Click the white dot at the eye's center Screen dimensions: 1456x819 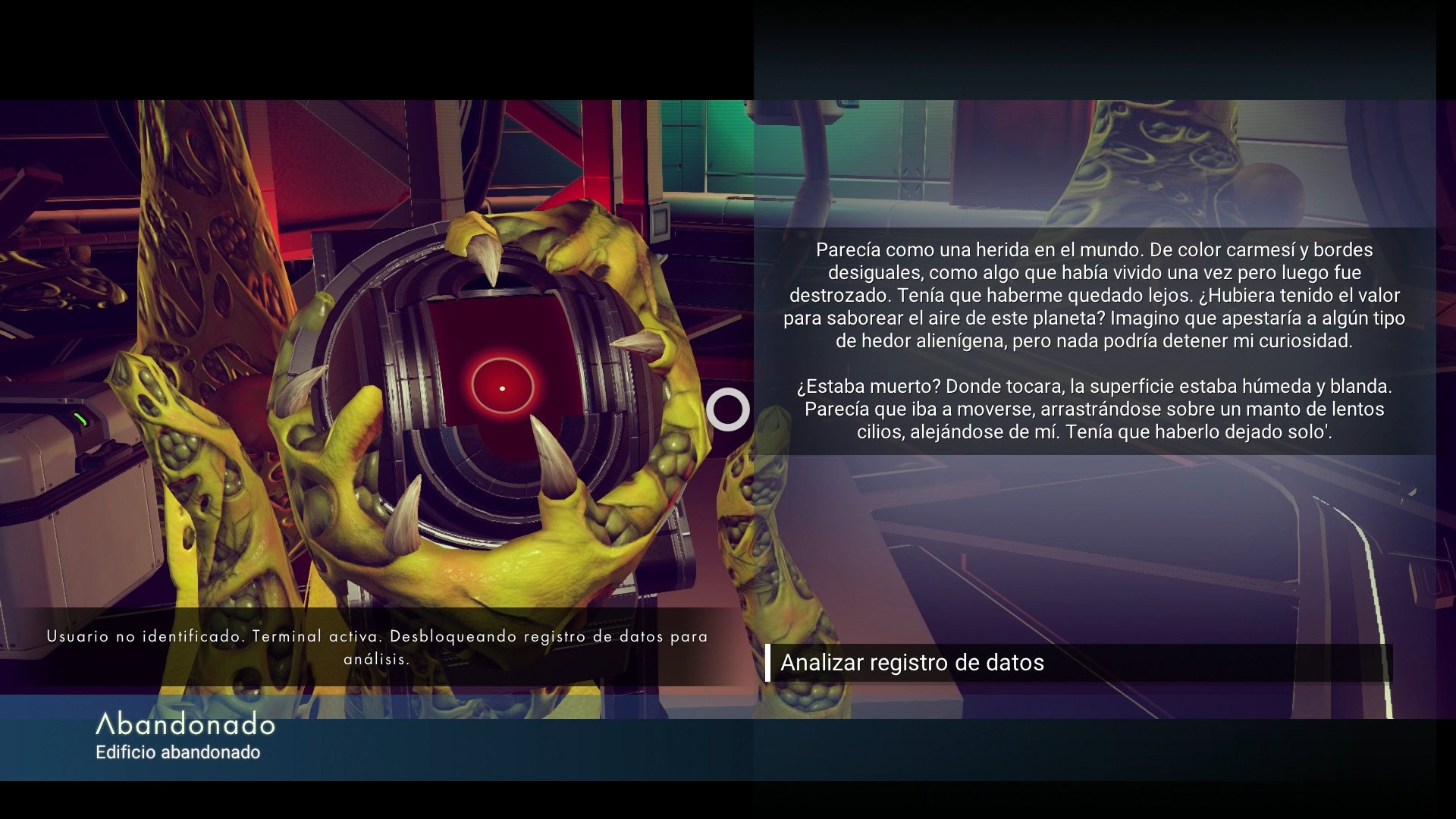point(502,388)
